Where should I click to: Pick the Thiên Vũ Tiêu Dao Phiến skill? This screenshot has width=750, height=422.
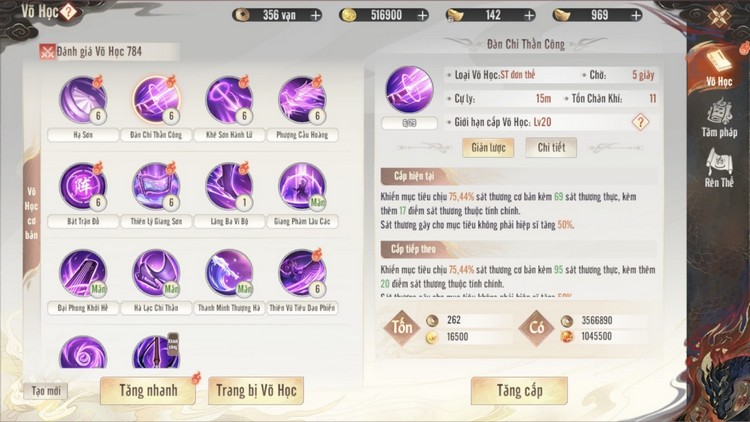tap(301, 273)
